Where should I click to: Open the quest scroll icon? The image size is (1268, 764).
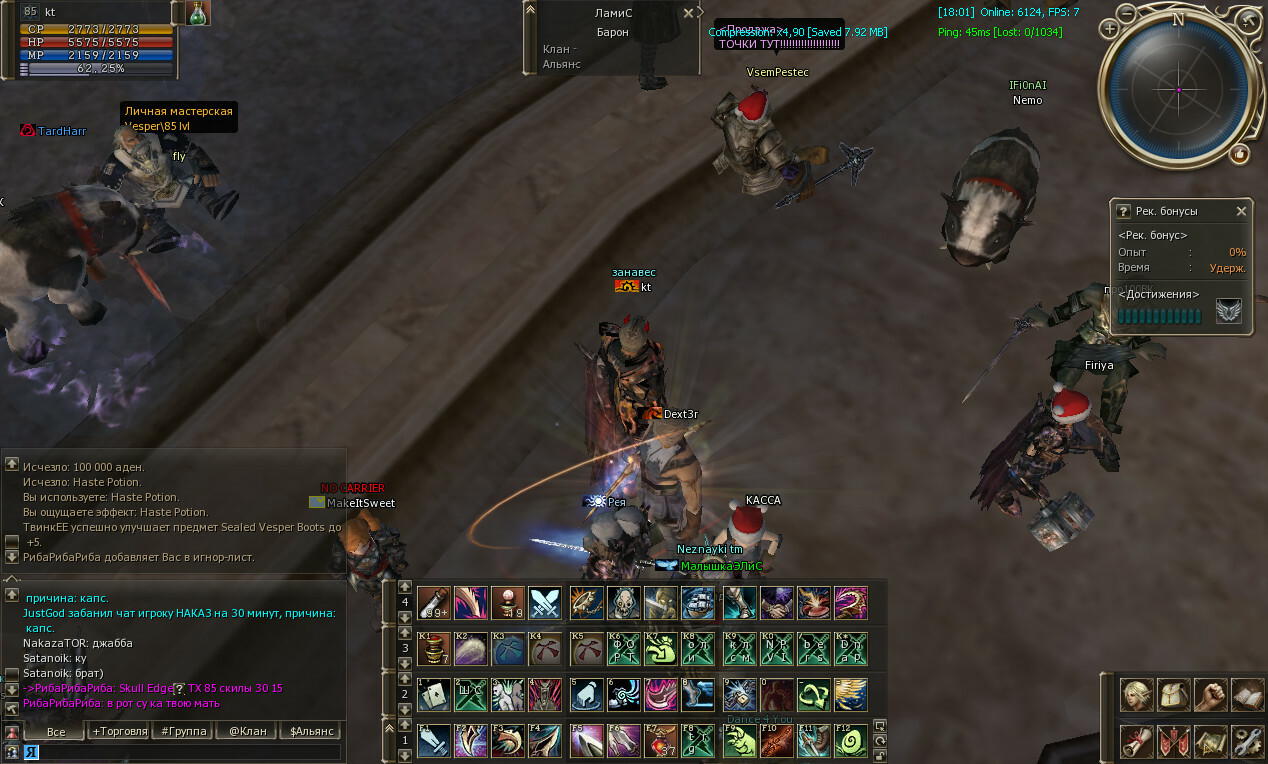[1137, 740]
